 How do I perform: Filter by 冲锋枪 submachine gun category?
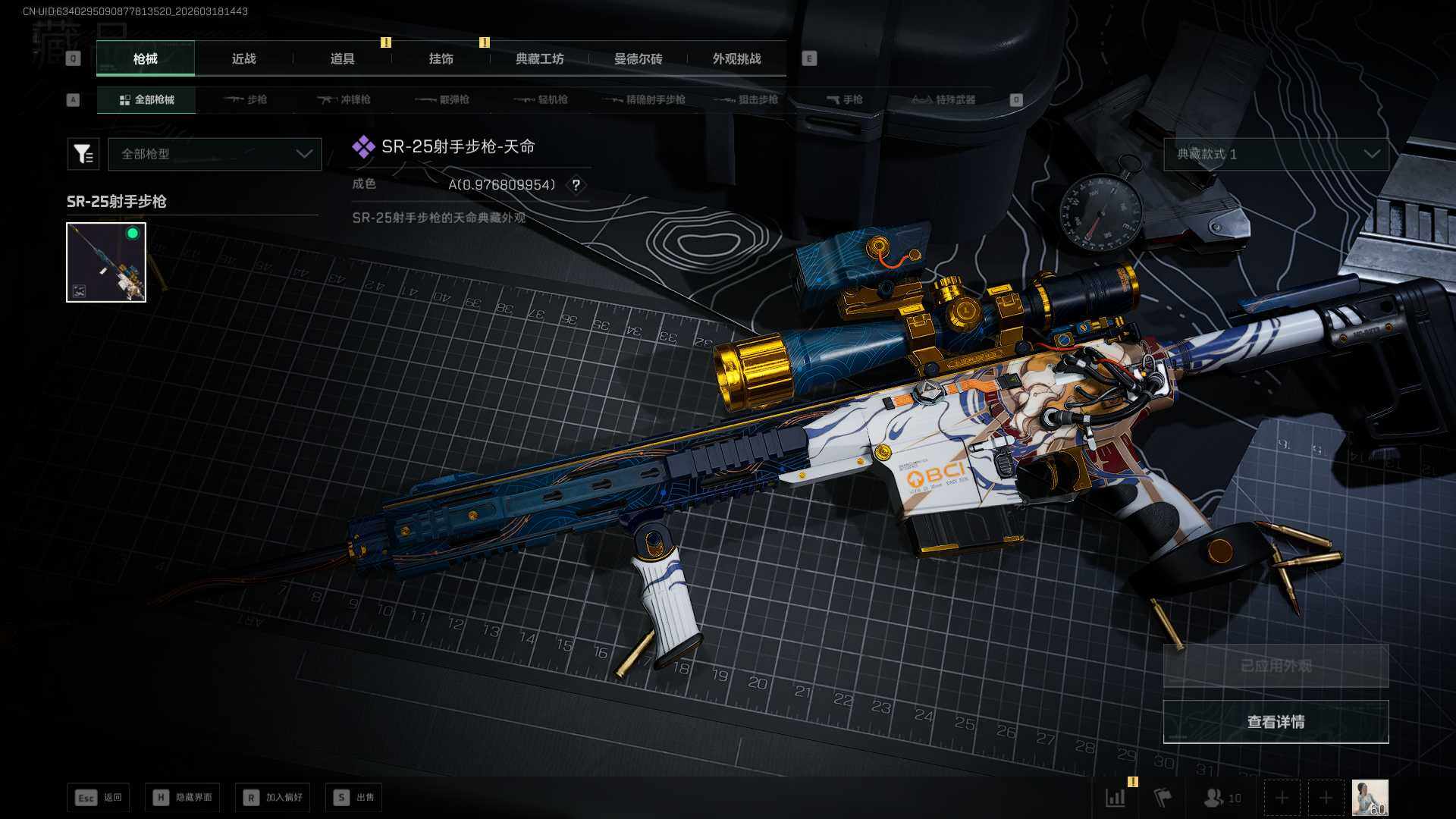(344, 100)
